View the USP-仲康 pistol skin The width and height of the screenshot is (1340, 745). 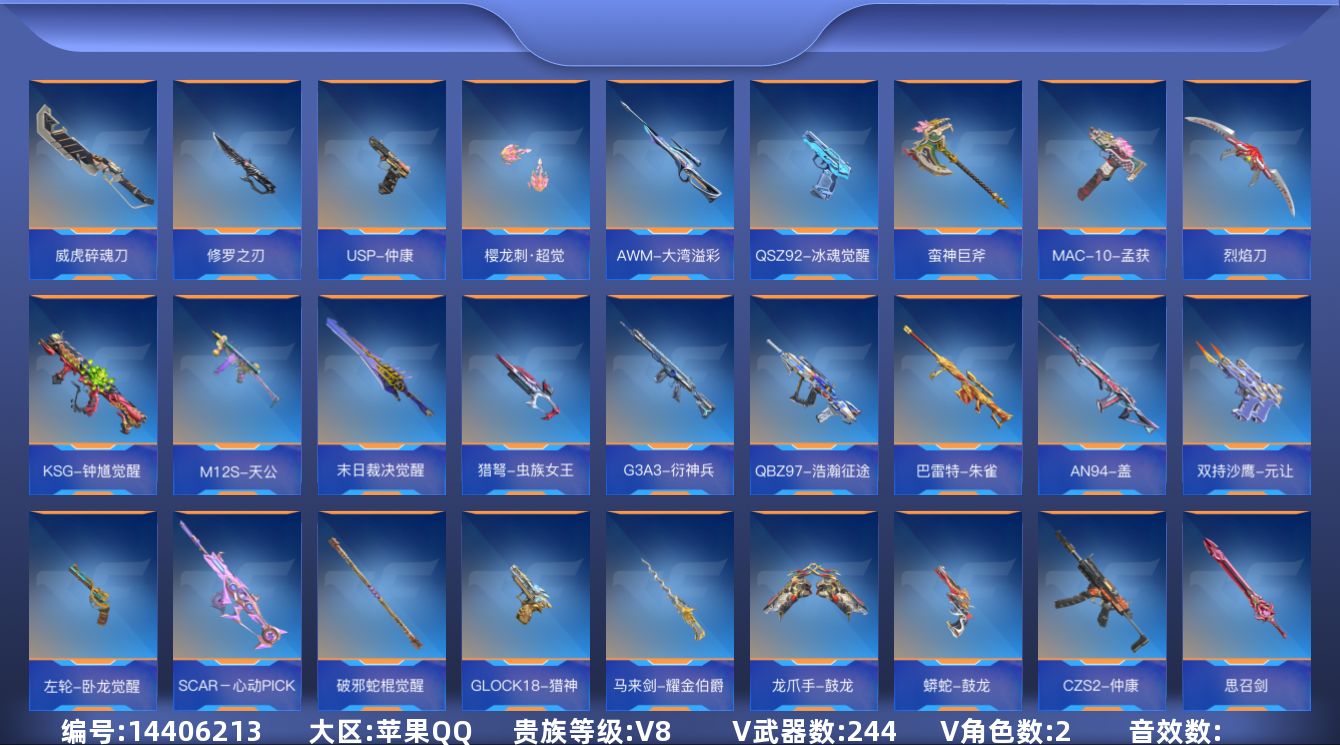click(380, 170)
